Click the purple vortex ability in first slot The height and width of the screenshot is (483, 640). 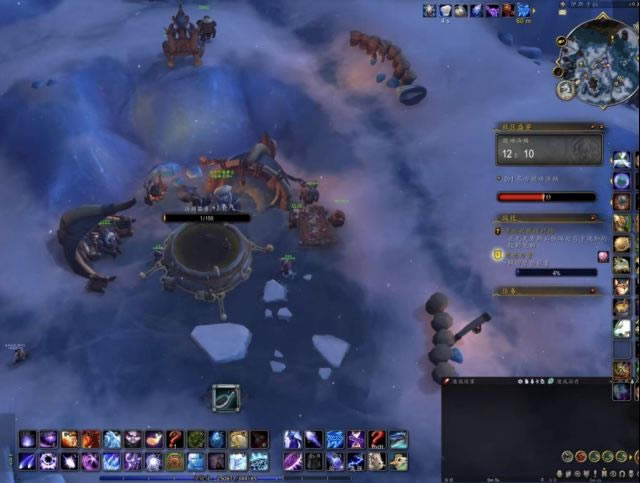[28, 439]
